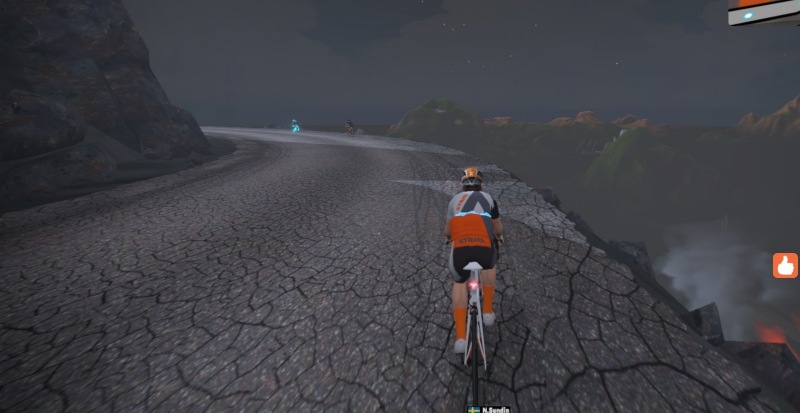Screen dimensions: 800x413
Task: Give a Ride On with the thumbs-up button
Action: tap(785, 265)
